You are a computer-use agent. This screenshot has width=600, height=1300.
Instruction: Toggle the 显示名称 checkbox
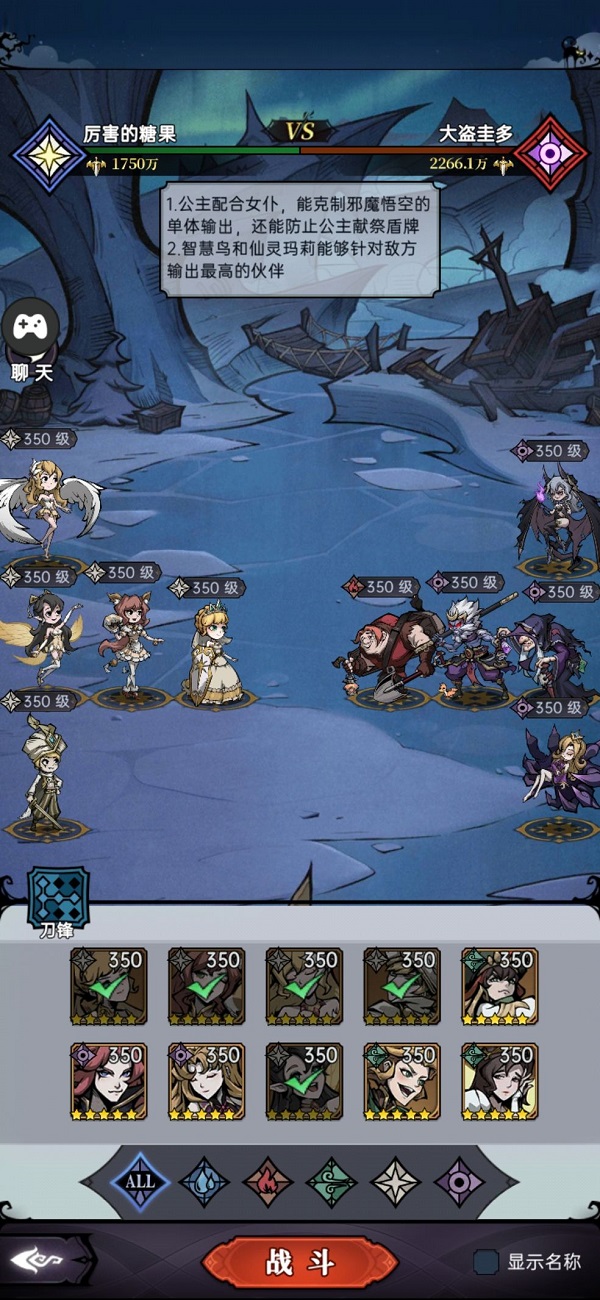tap(486, 1262)
